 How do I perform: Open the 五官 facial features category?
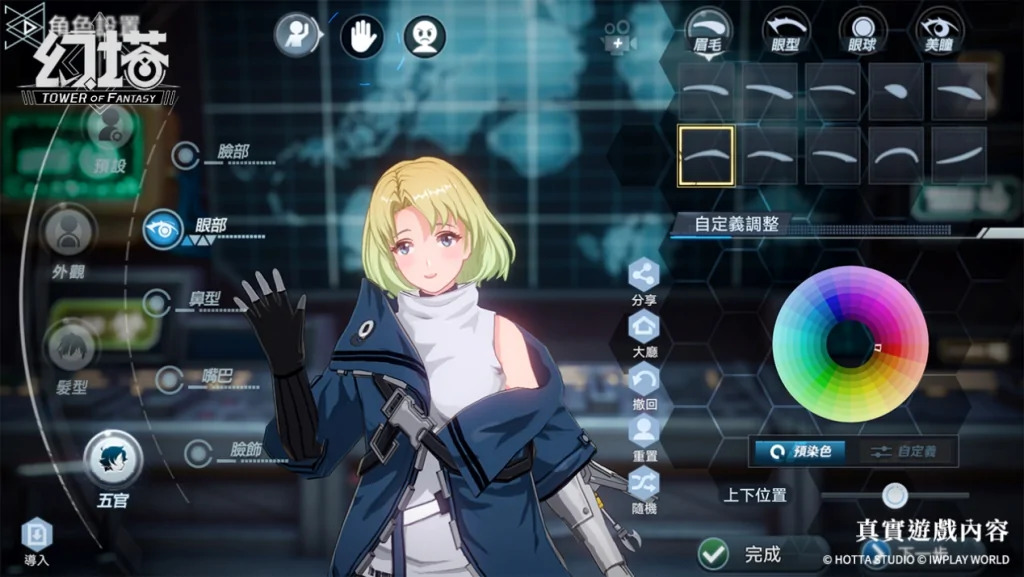coord(113,459)
